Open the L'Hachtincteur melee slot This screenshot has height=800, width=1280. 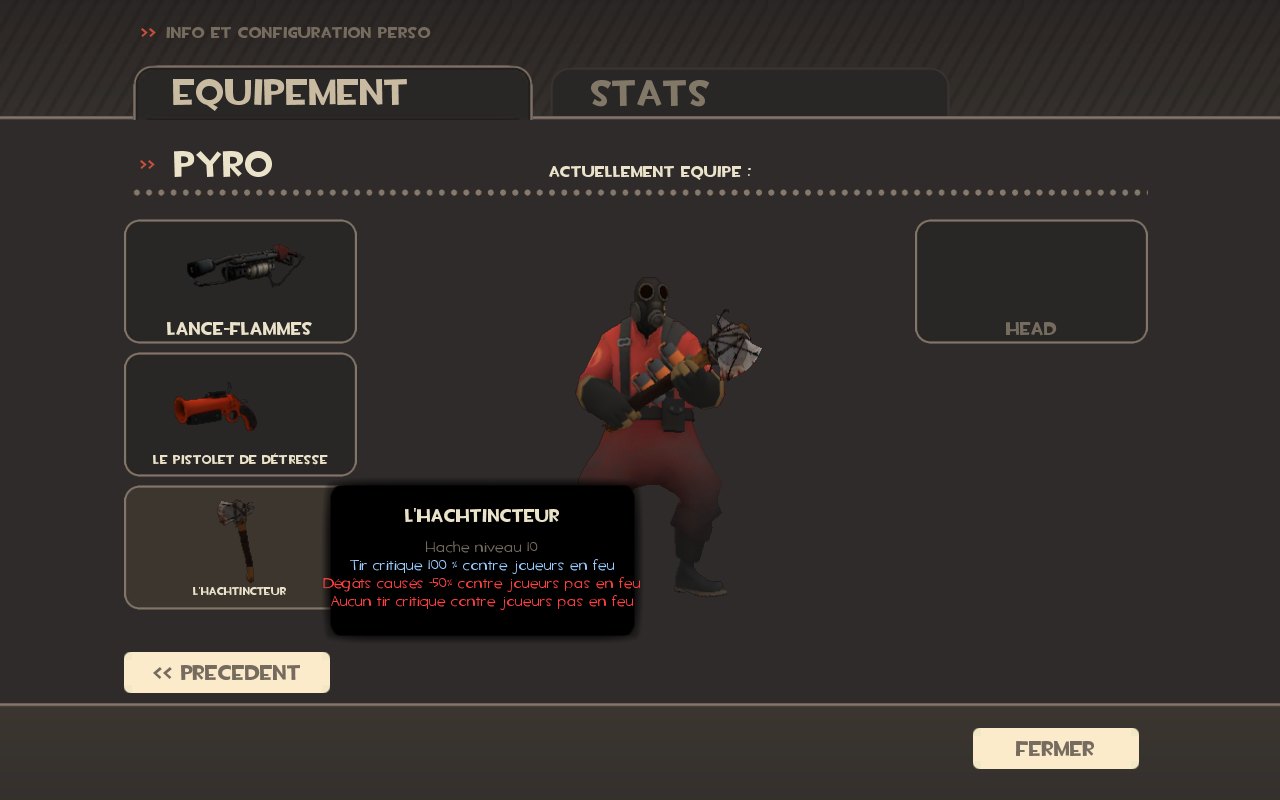click(228, 547)
